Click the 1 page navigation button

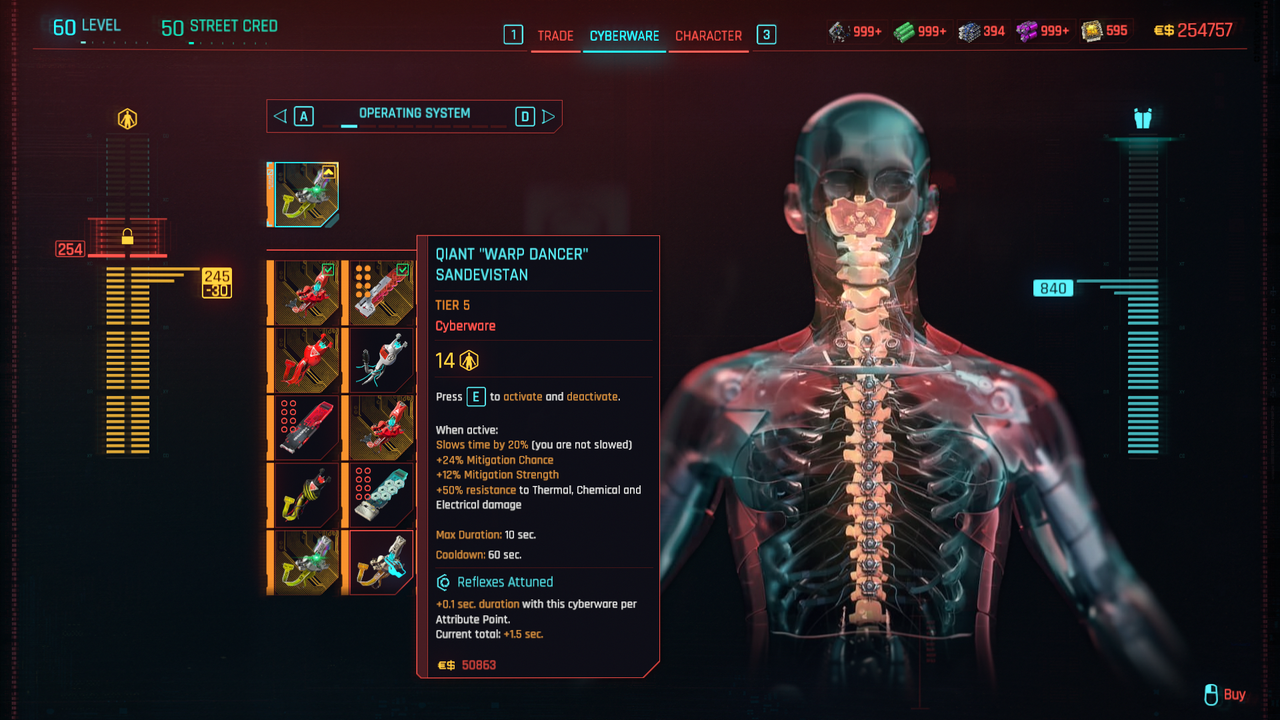[x=513, y=33]
